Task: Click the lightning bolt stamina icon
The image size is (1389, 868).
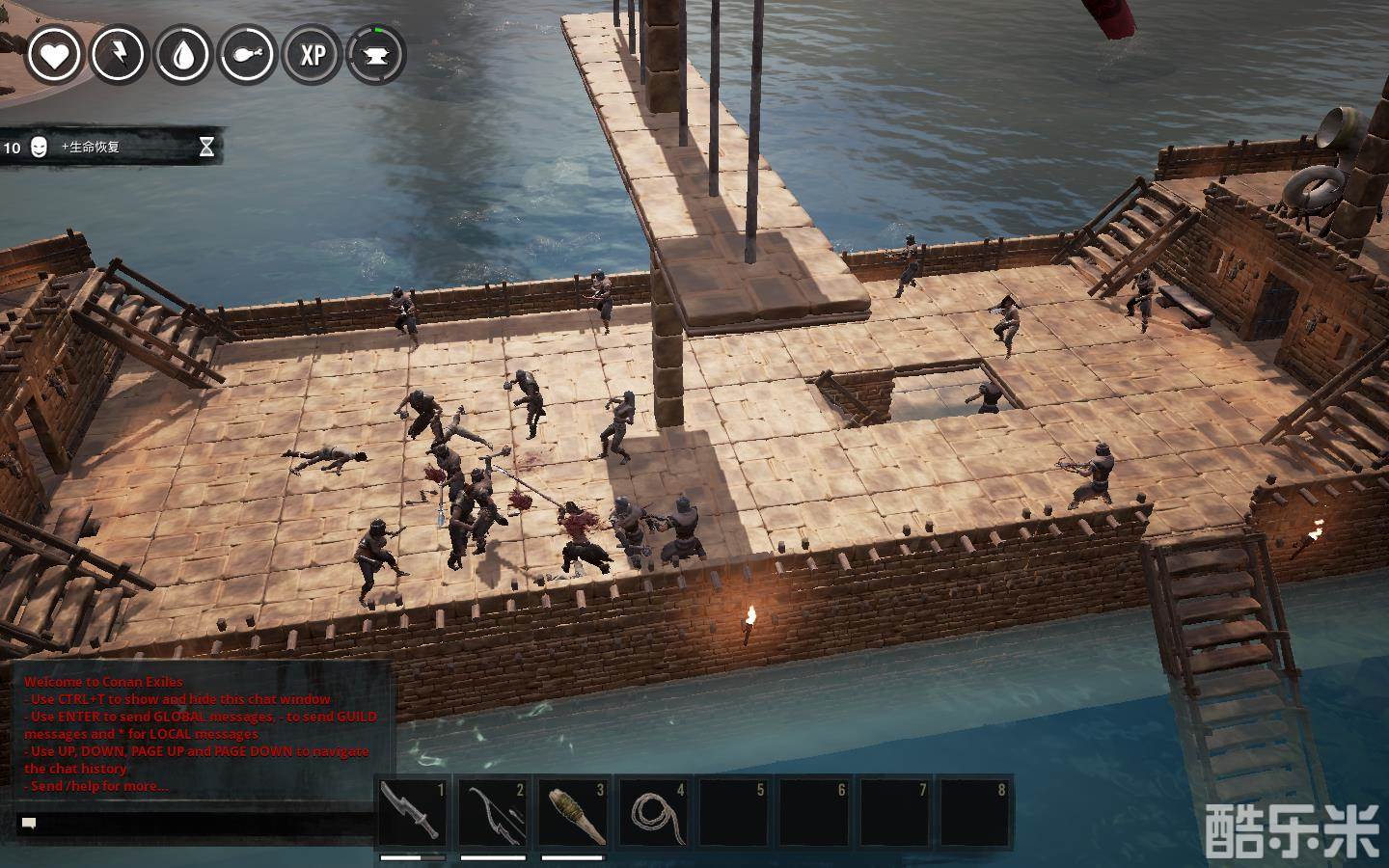Action: pyautogui.click(x=119, y=55)
